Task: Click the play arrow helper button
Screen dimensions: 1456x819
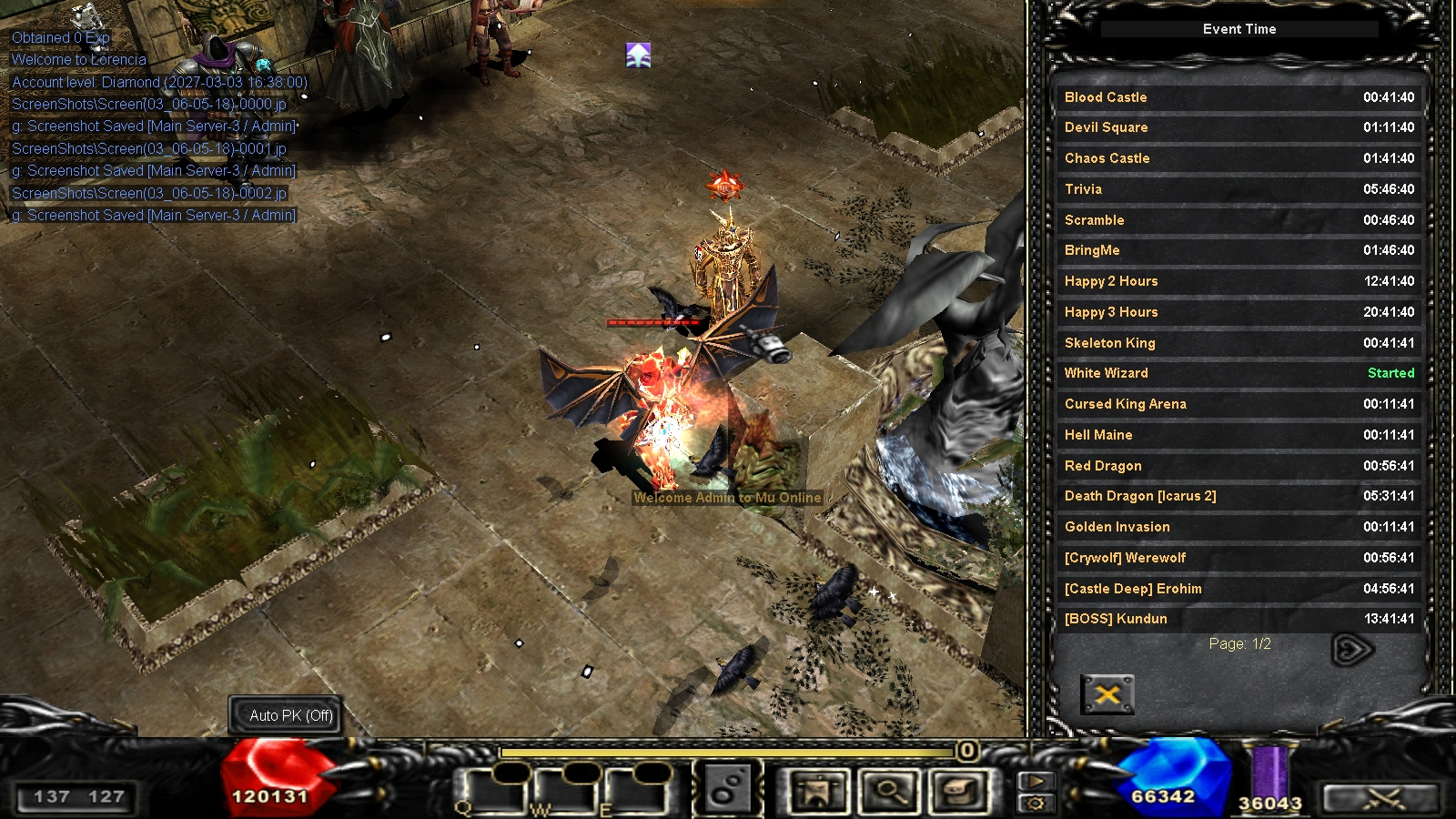Action: click(1036, 782)
